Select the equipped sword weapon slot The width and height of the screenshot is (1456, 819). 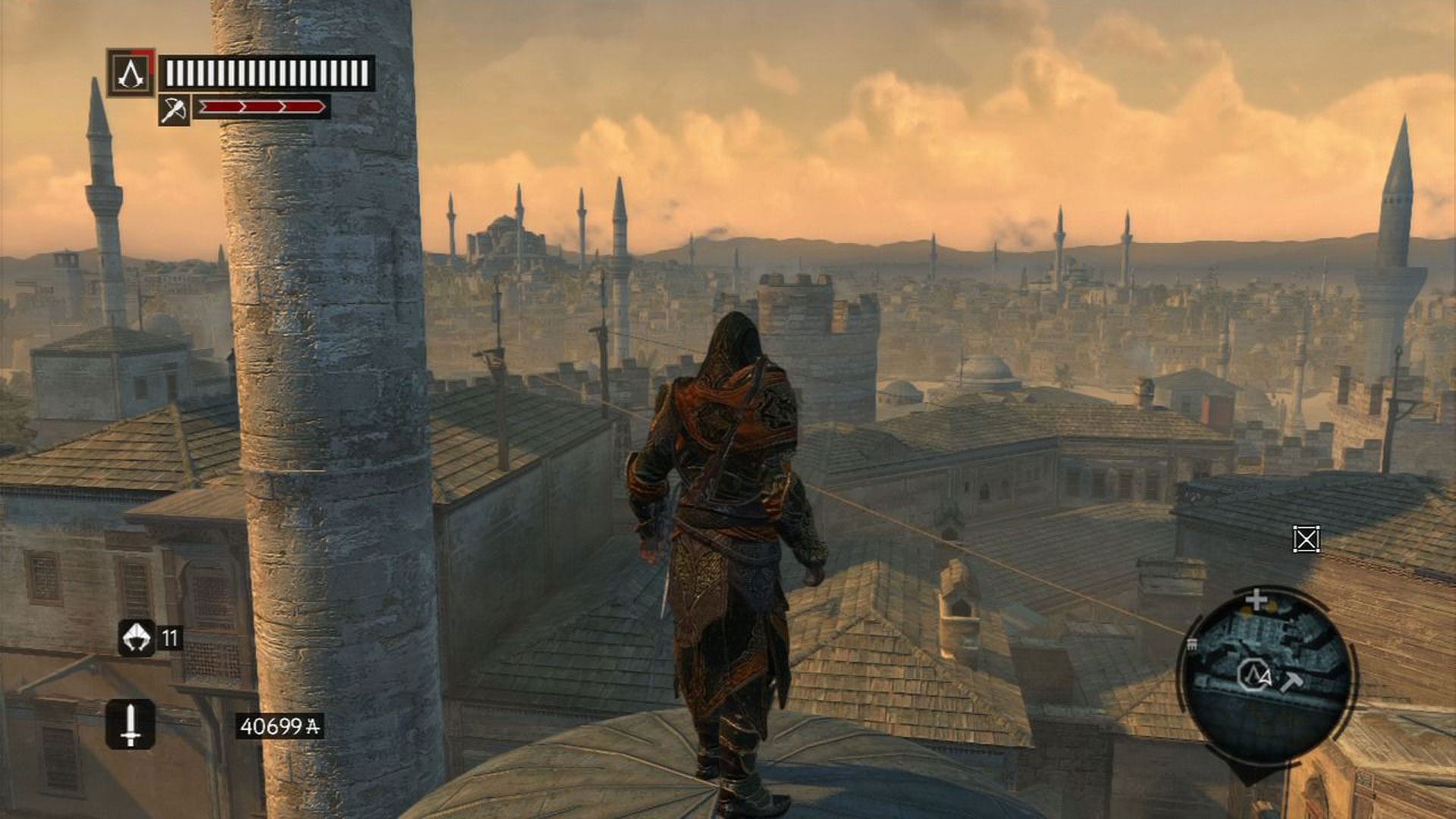point(130,724)
